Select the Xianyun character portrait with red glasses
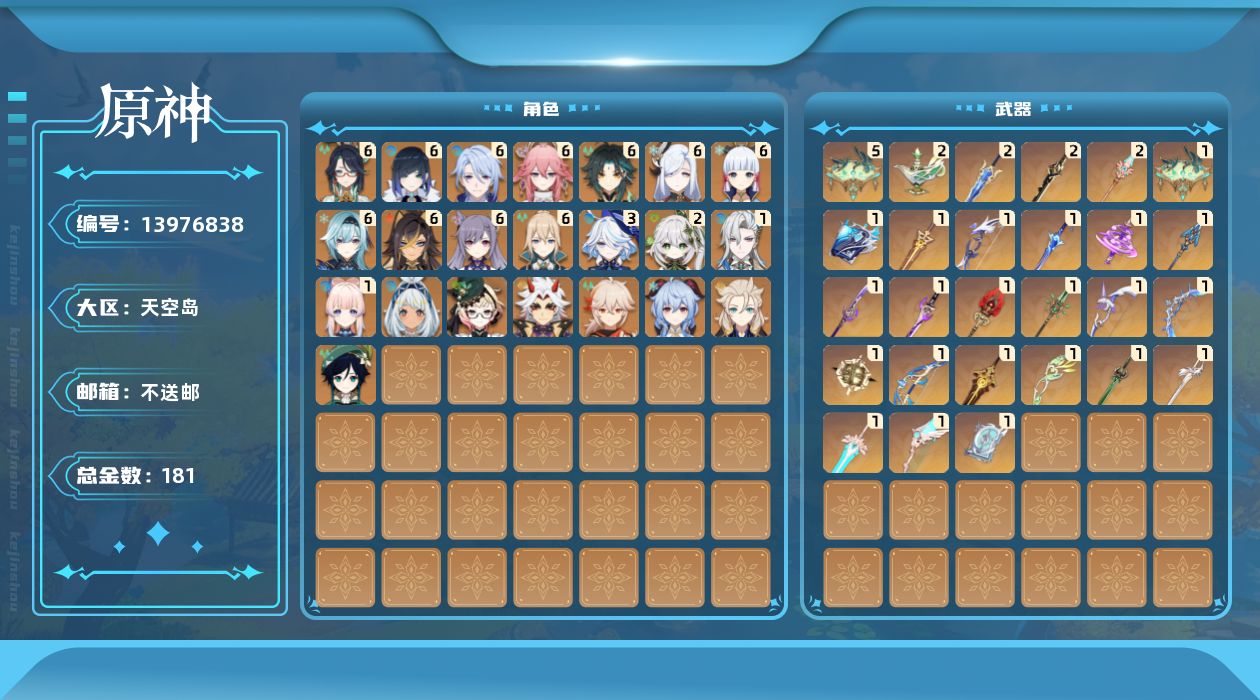Viewport: 1260px width, 700px height. tap(346, 172)
